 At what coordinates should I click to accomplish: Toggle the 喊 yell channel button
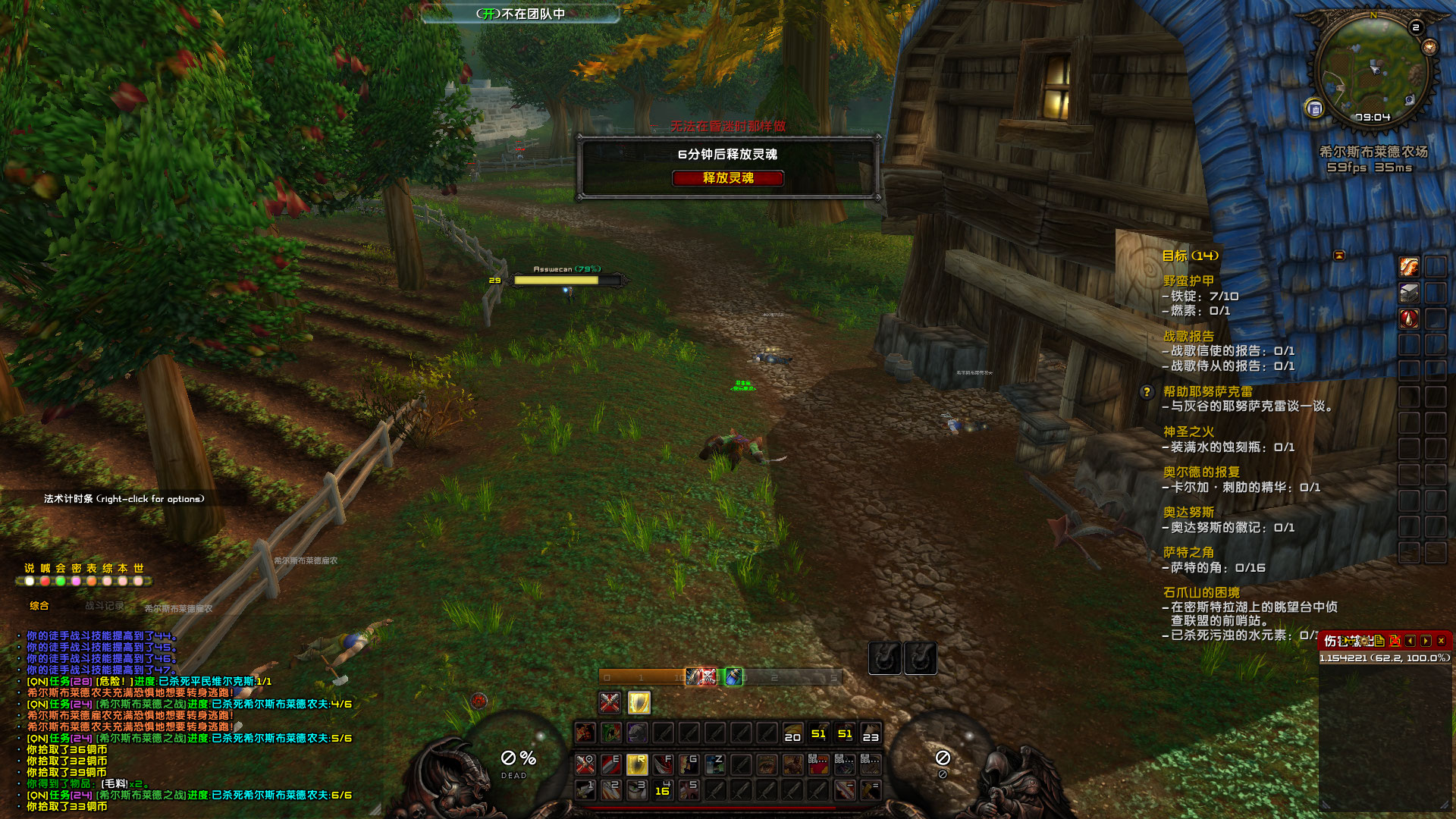tap(45, 568)
